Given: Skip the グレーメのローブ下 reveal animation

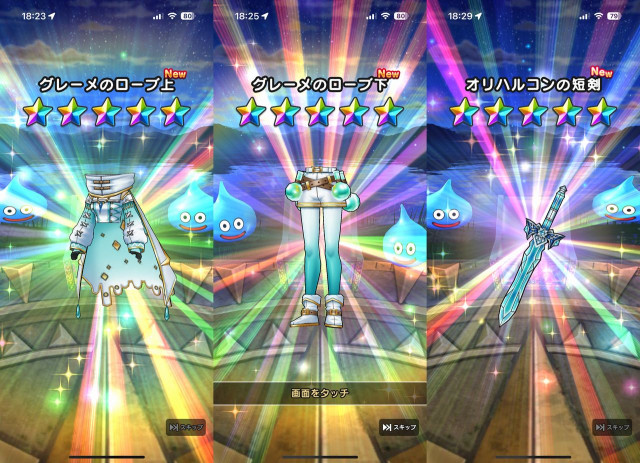Looking at the screenshot, I should tap(398, 427).
